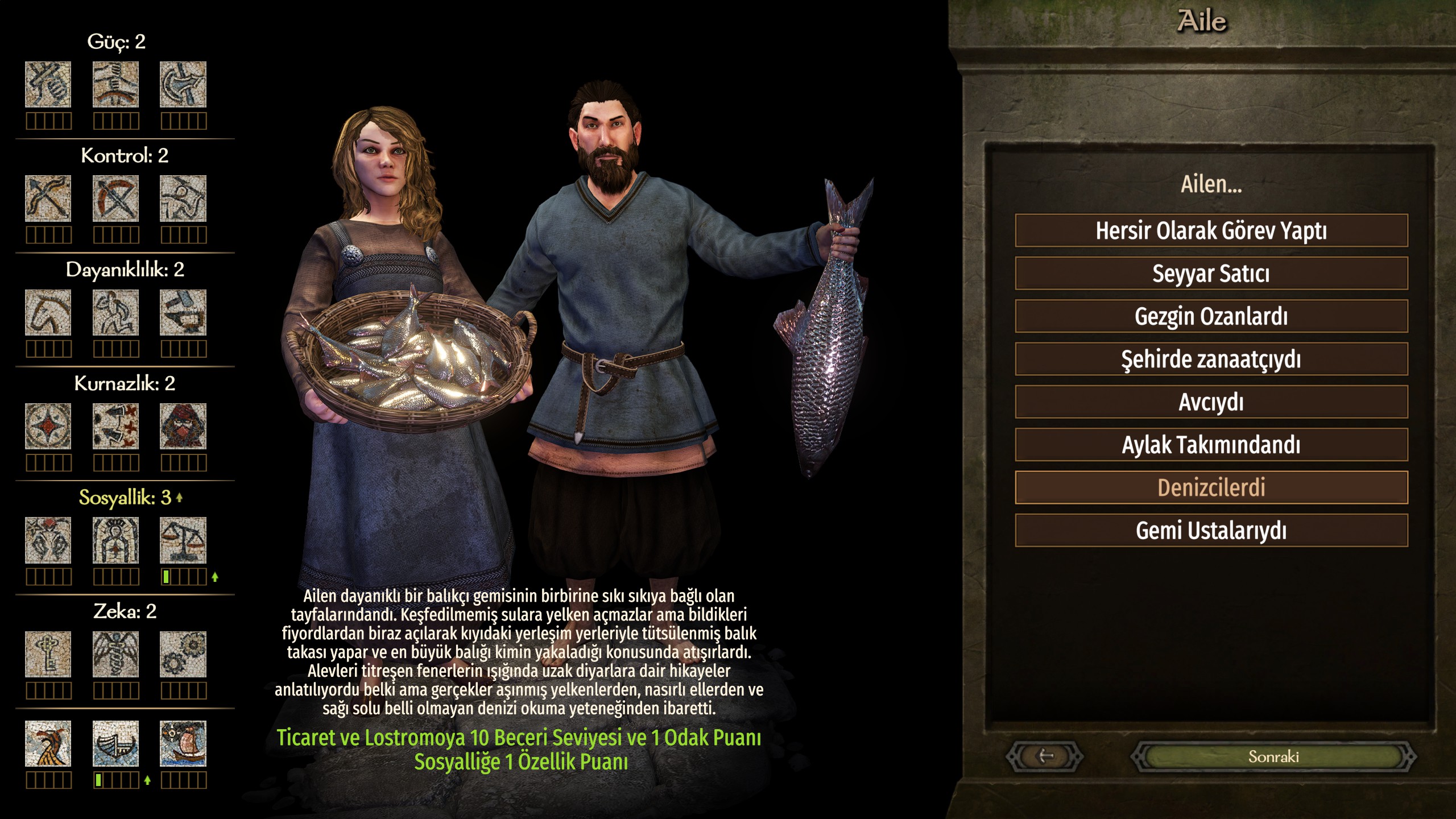This screenshot has height=819, width=1456.
Task: Select the dragon-head ship prow skill icon
Action: tap(48, 744)
